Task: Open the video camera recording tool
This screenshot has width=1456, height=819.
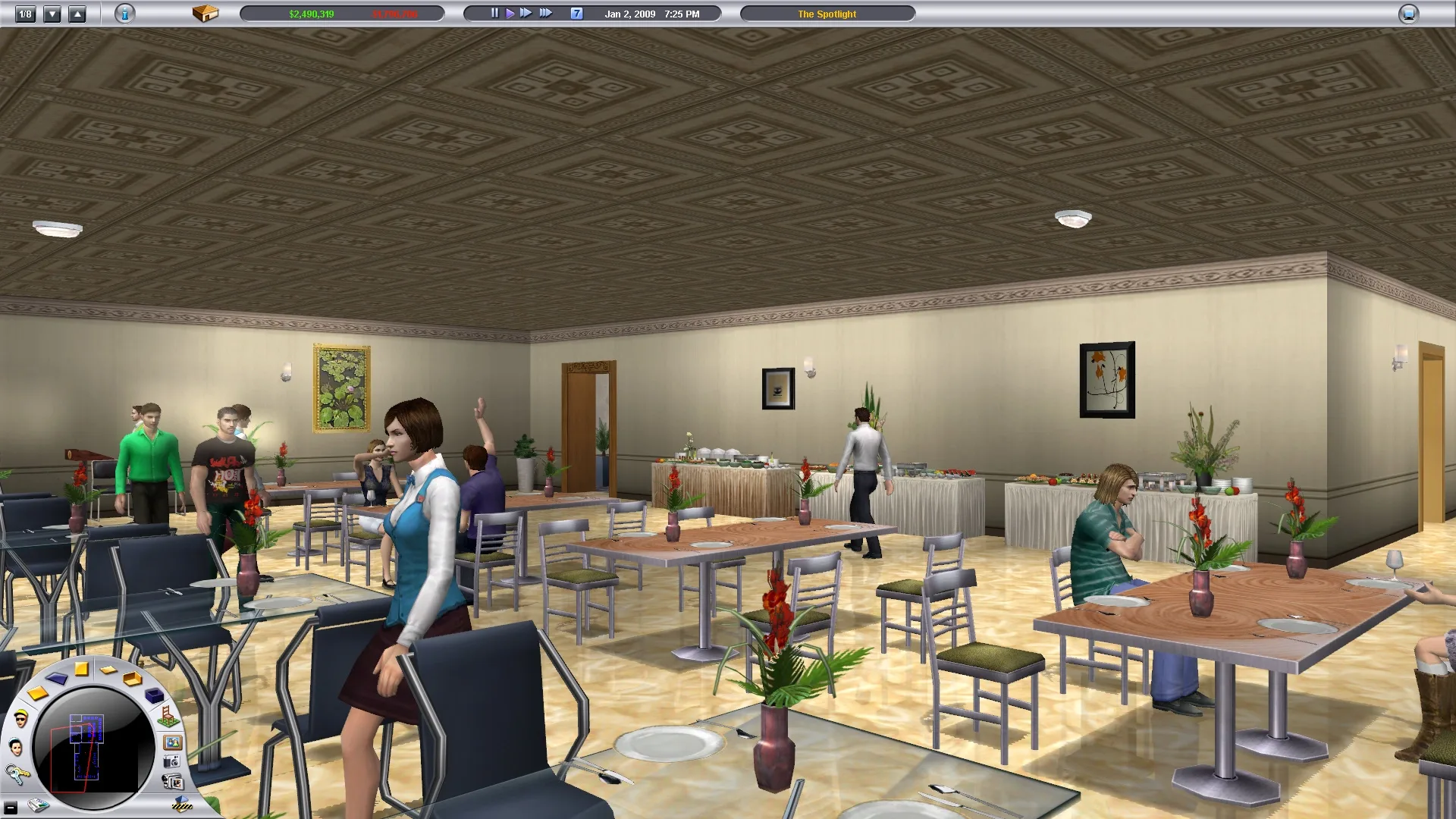Action: 173,782
